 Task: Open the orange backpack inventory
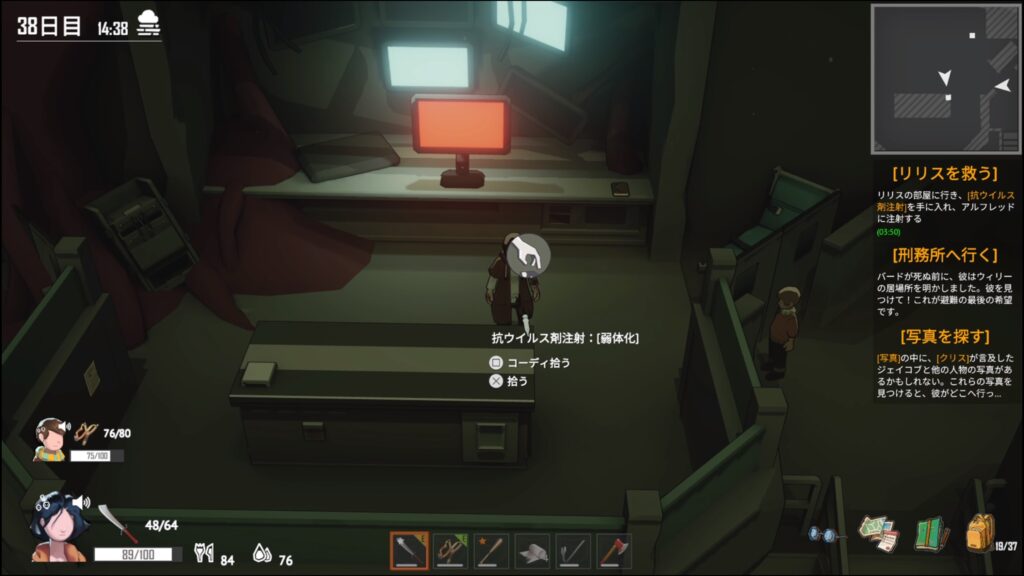980,533
